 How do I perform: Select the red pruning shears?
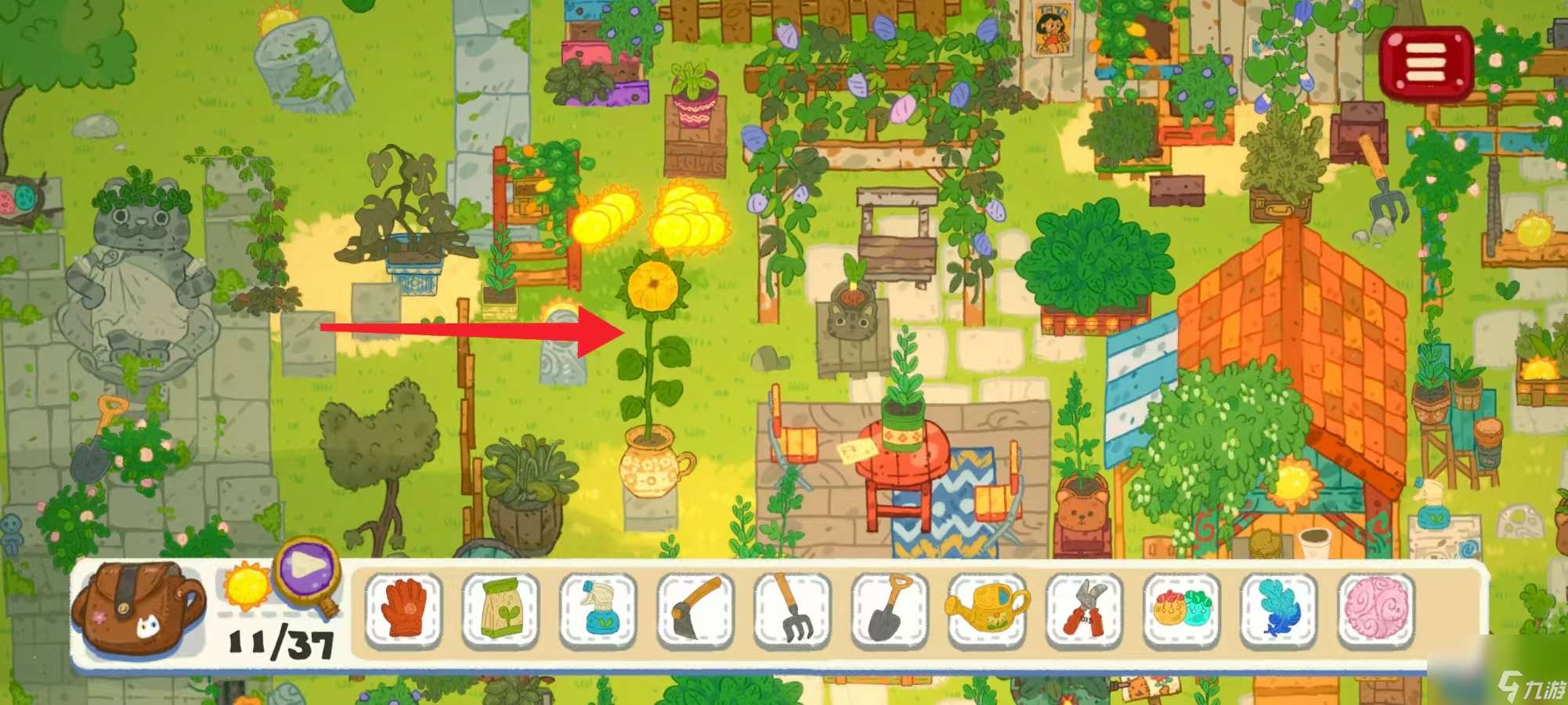click(x=1084, y=611)
